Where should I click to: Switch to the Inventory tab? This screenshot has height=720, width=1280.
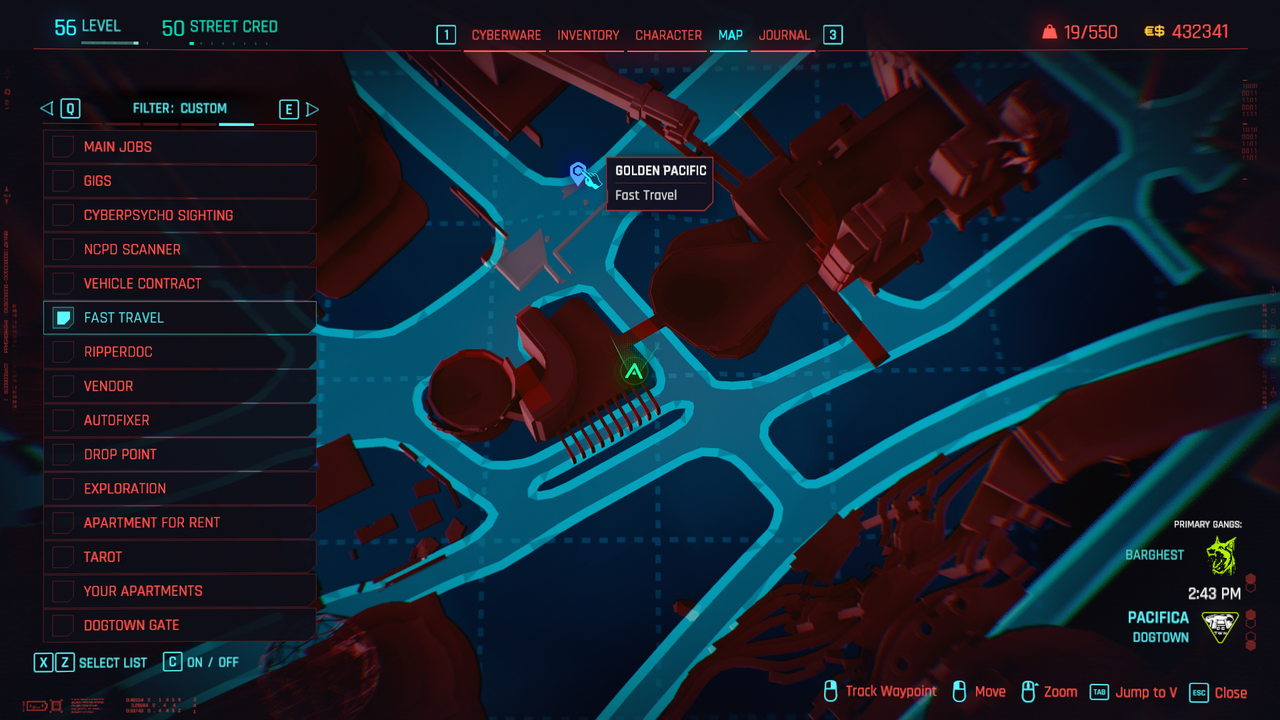click(588, 35)
